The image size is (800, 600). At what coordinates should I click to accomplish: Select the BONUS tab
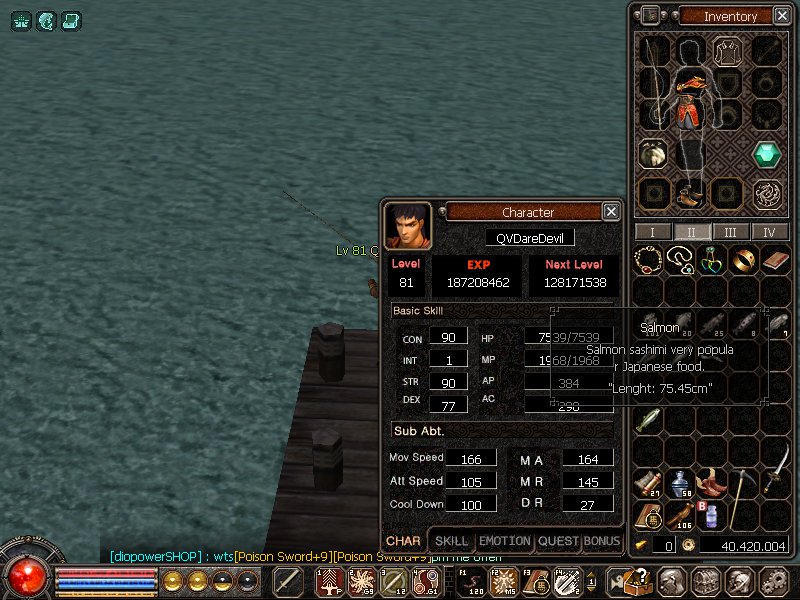tap(602, 541)
